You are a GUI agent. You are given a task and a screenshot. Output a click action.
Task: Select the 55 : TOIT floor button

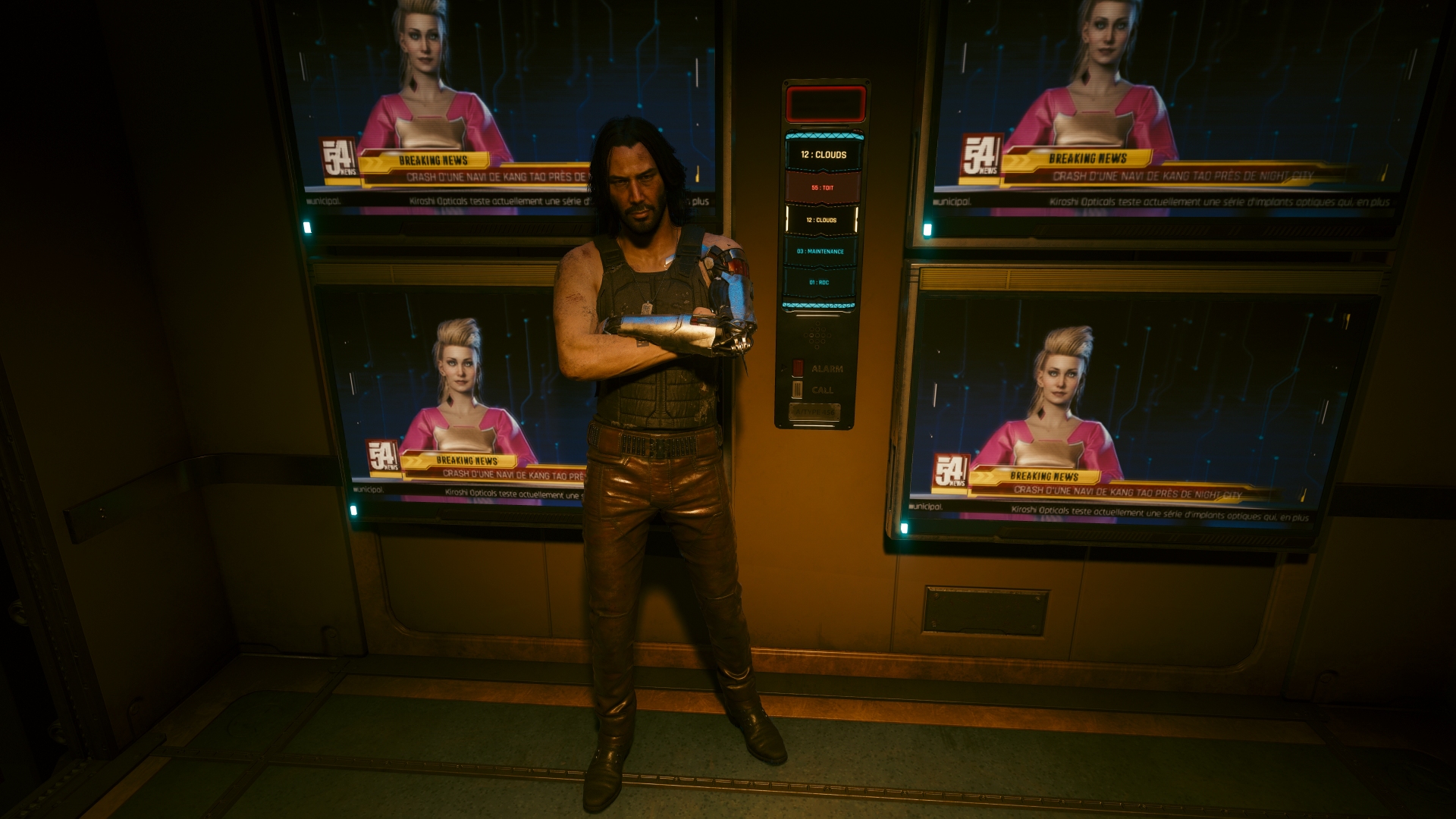pyautogui.click(x=822, y=187)
